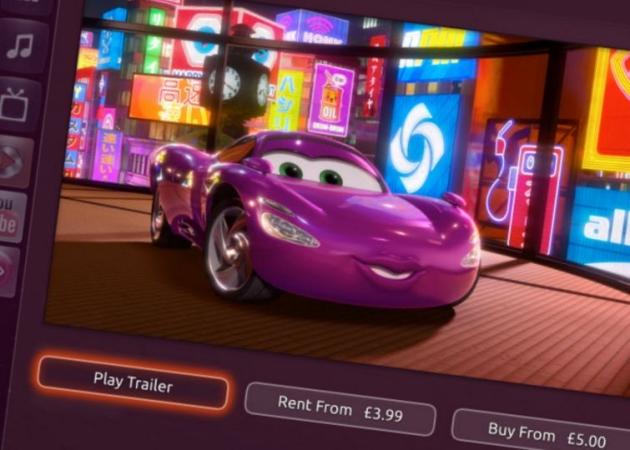630x450 pixels.
Task: Open the music note icon in sidebar
Action: click(20, 46)
